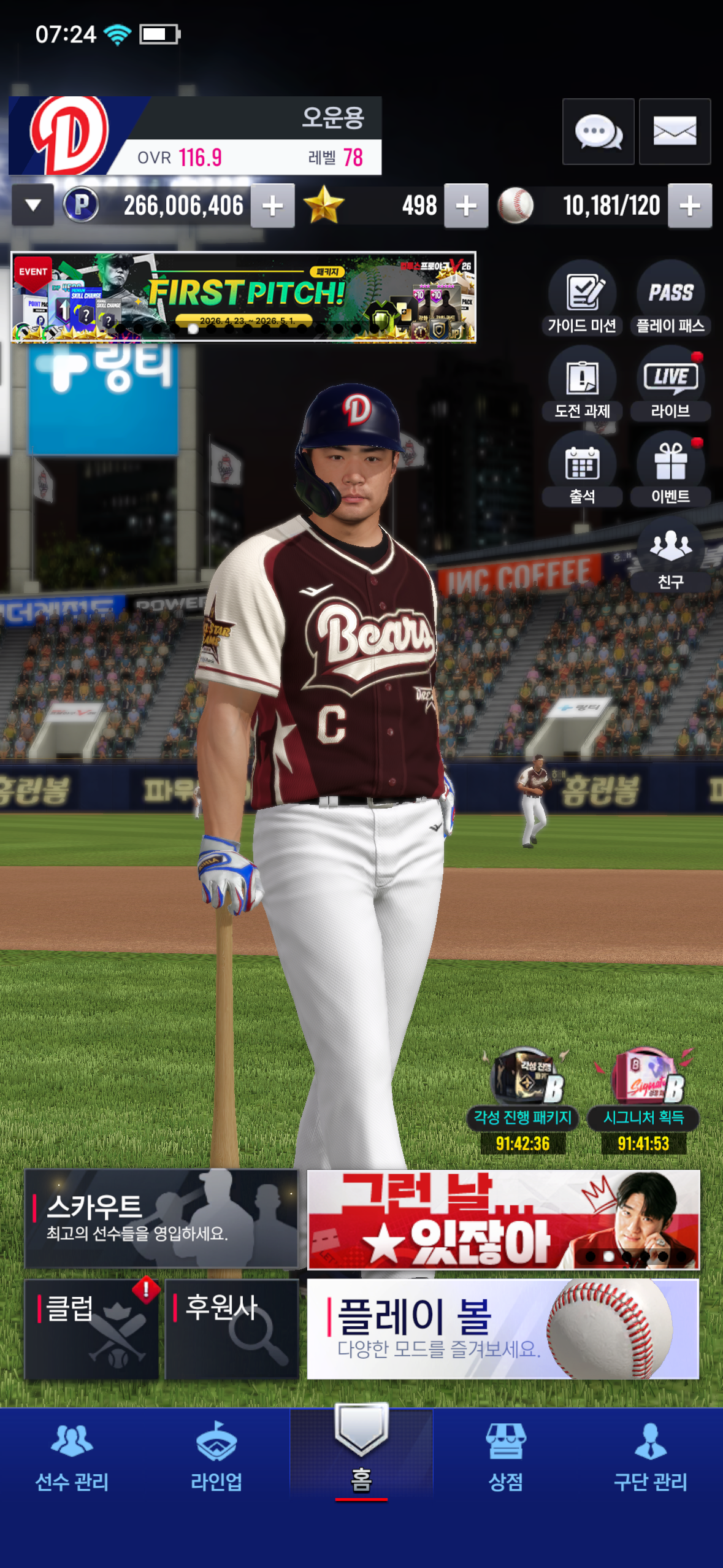Add more P points with plus button
The image size is (723, 1568).
[x=273, y=206]
